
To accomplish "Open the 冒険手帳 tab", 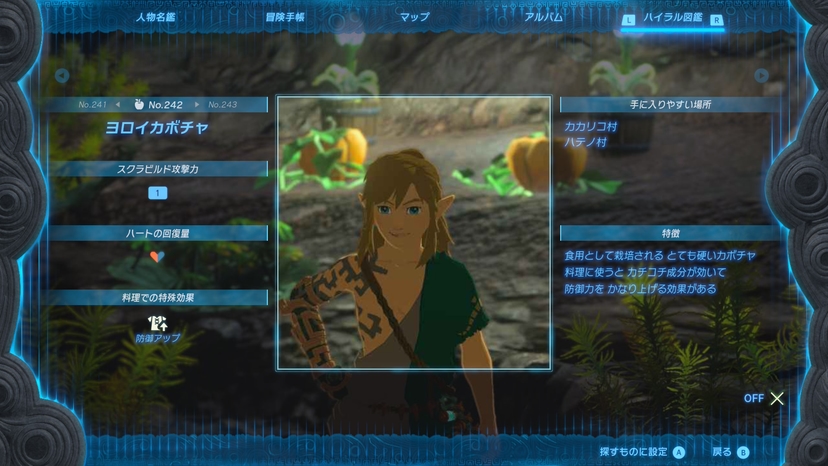I will 285,17.
